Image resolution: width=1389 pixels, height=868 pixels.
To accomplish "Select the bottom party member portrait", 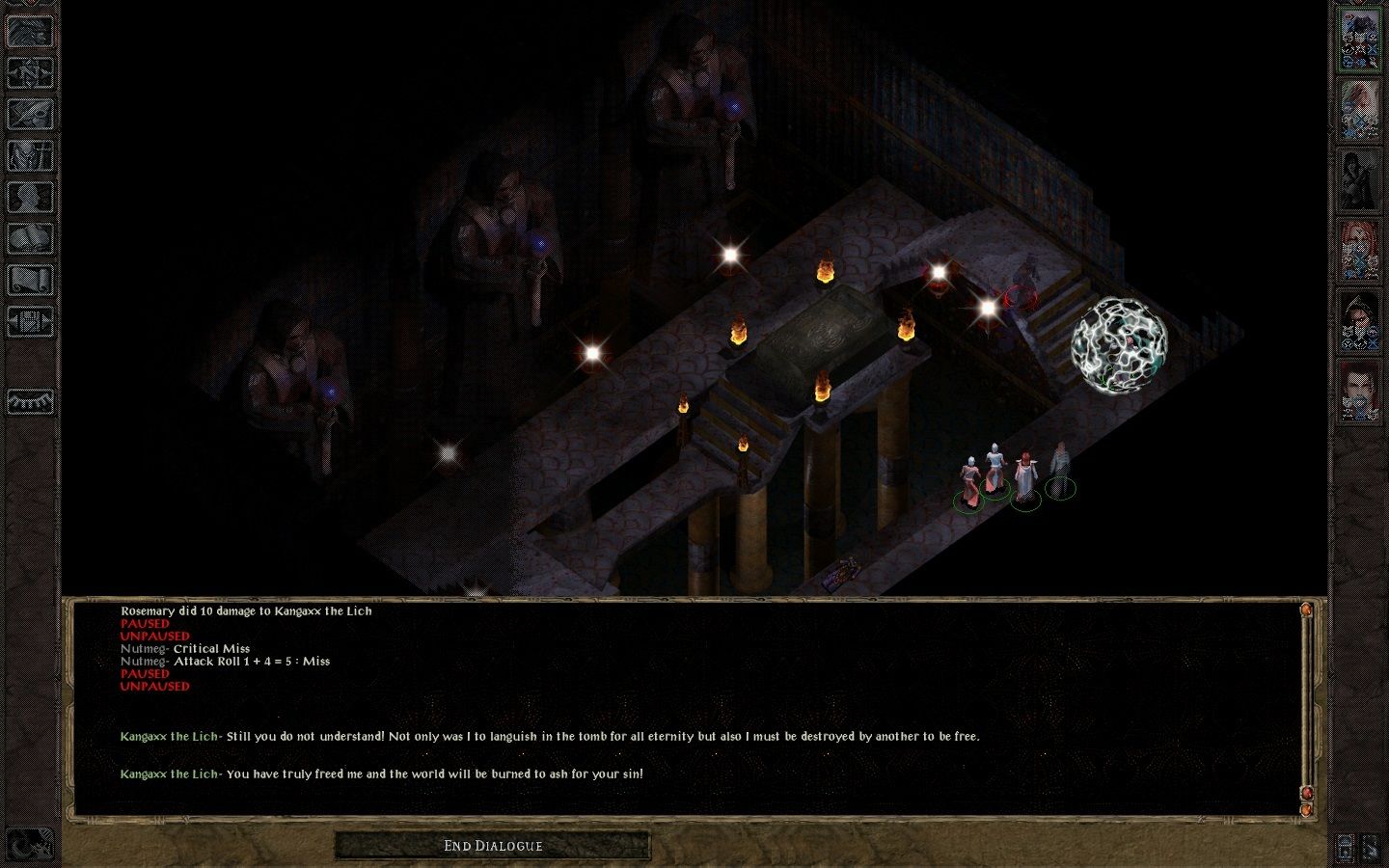I will point(1359,391).
